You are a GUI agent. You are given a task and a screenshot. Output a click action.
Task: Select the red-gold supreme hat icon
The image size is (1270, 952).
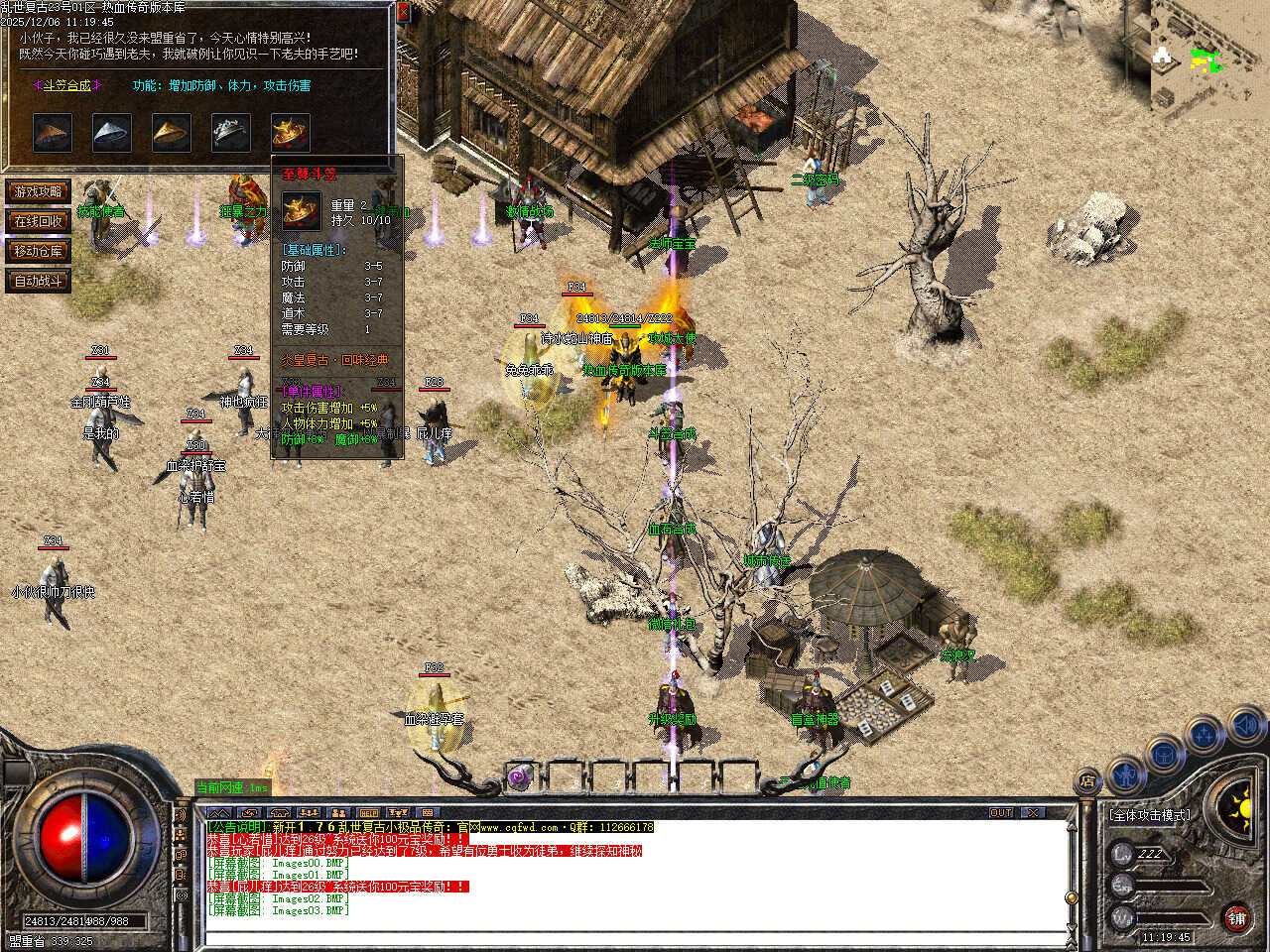click(x=290, y=132)
